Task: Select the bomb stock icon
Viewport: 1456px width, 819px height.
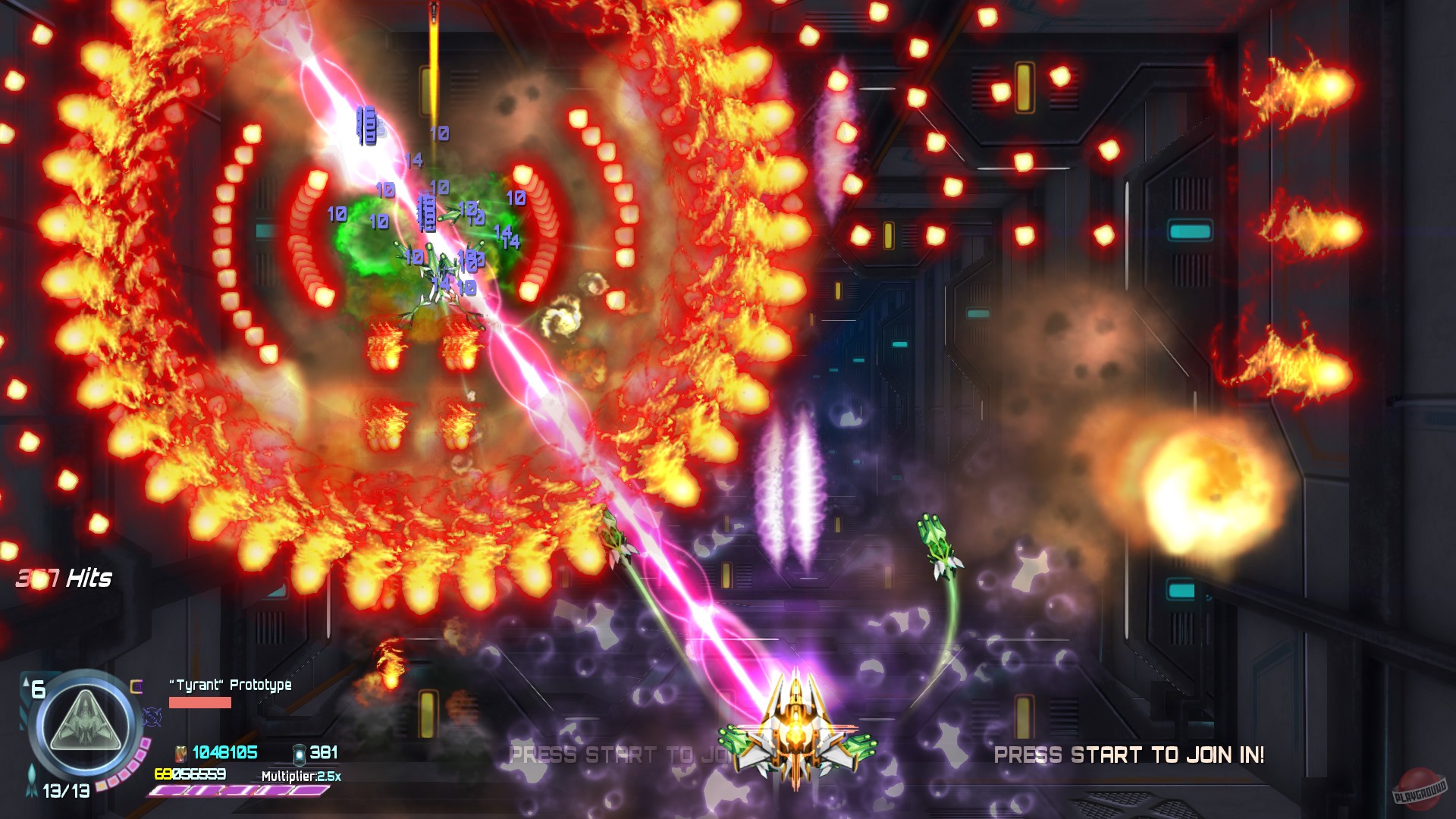Action: tap(136, 686)
